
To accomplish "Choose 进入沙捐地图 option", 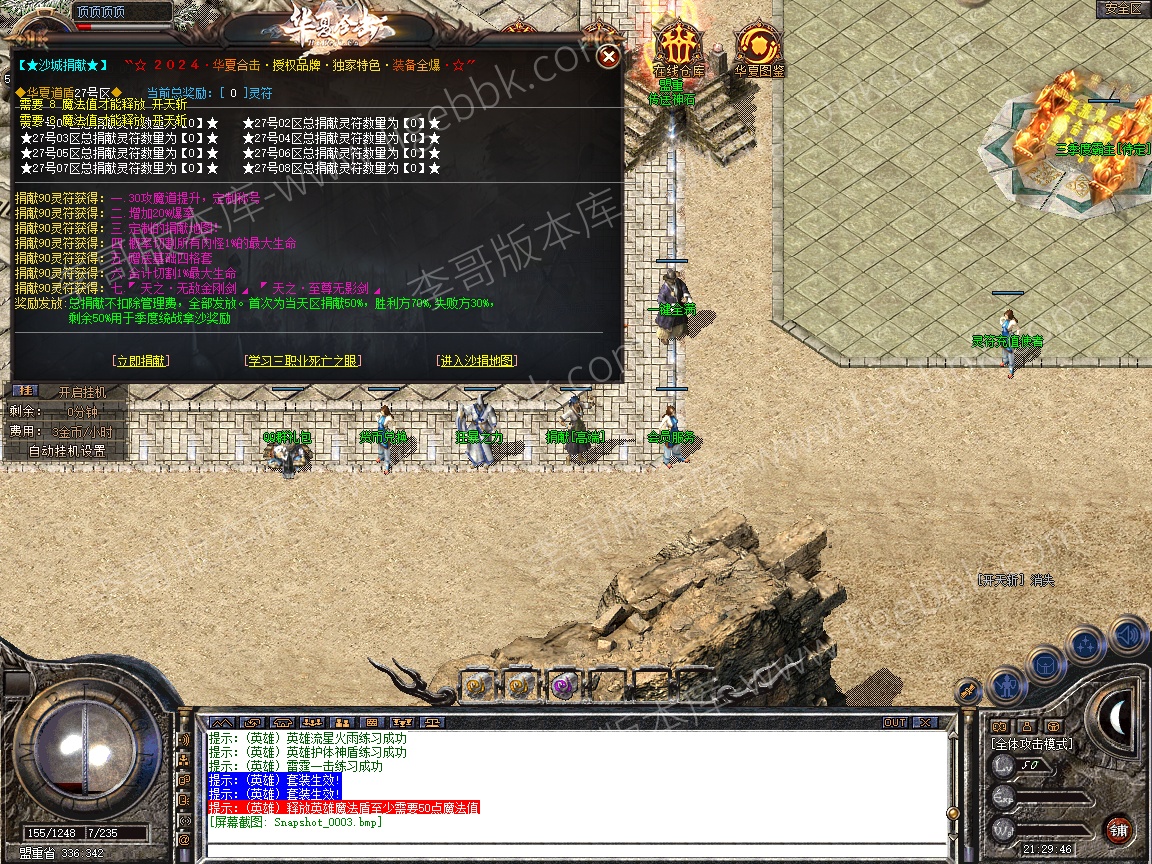I will (477, 361).
